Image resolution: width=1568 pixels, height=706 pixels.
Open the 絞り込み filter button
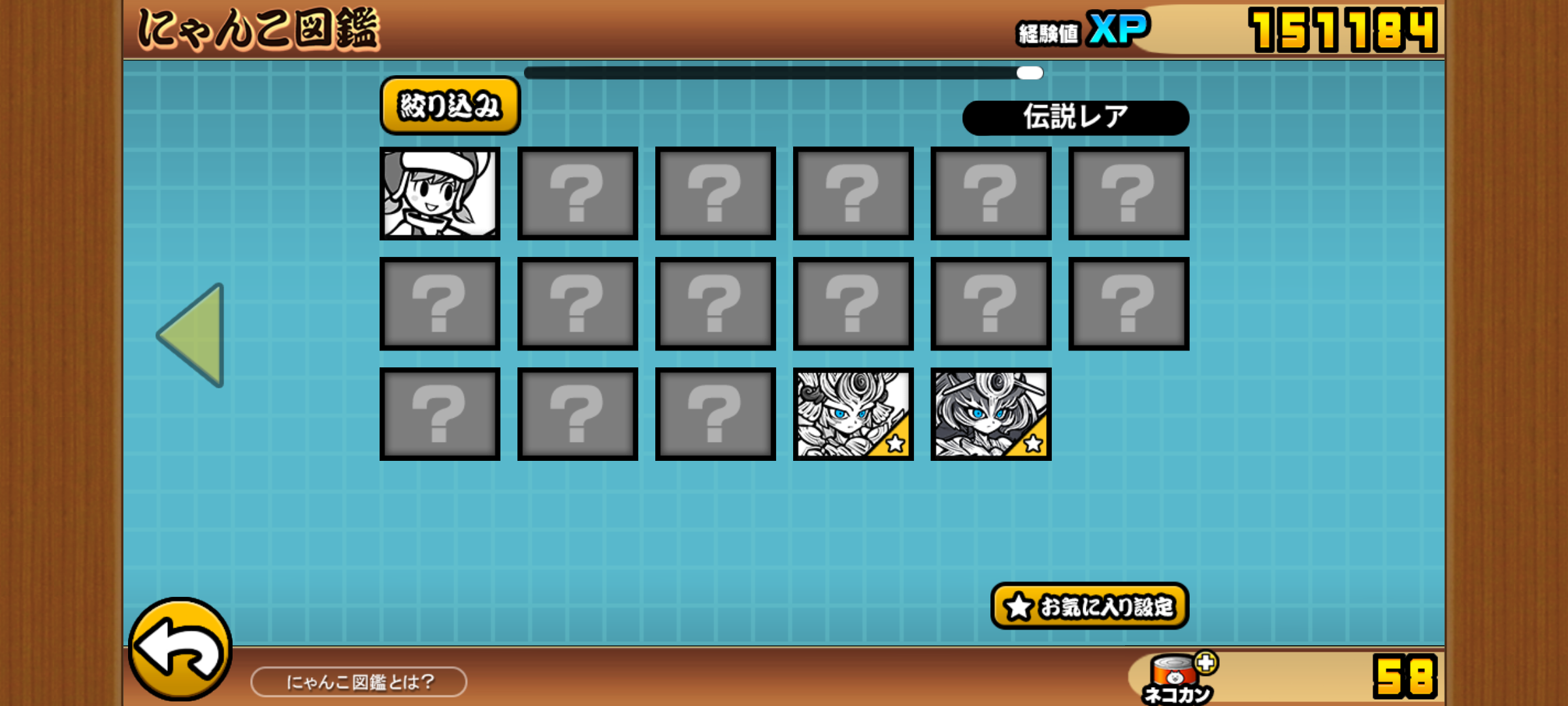click(449, 106)
